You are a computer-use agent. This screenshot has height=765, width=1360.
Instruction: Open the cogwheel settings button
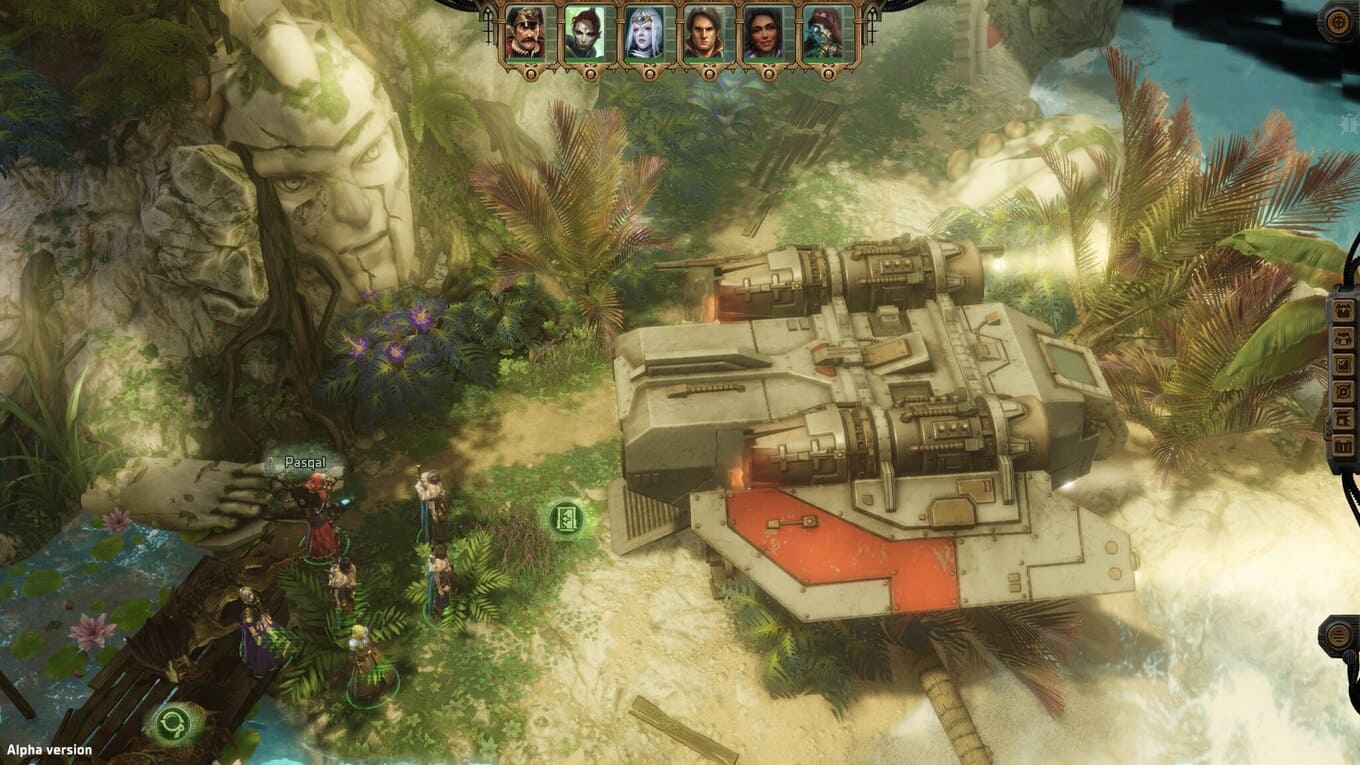point(1338,22)
